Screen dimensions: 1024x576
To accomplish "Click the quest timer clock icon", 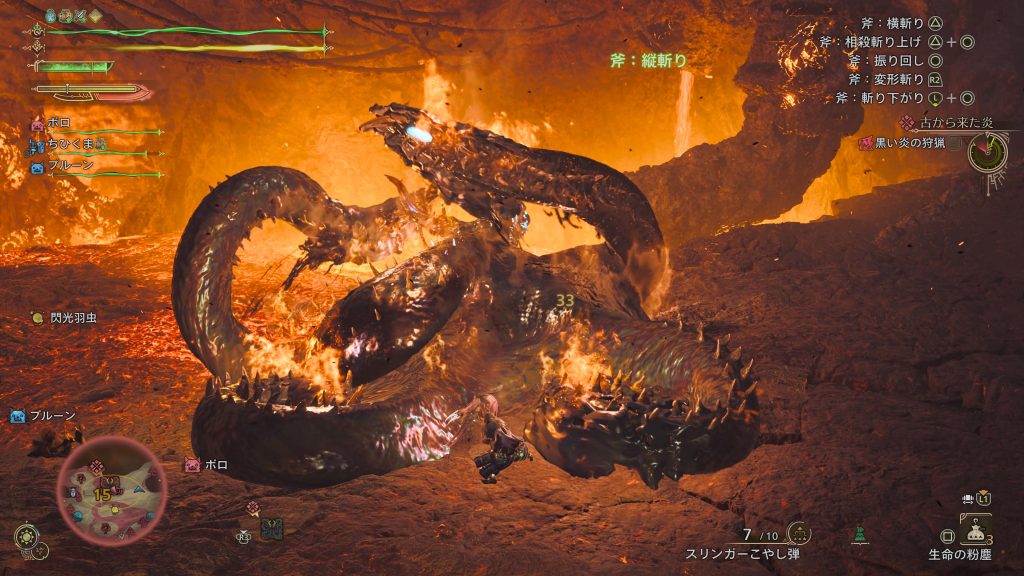I will [x=987, y=151].
